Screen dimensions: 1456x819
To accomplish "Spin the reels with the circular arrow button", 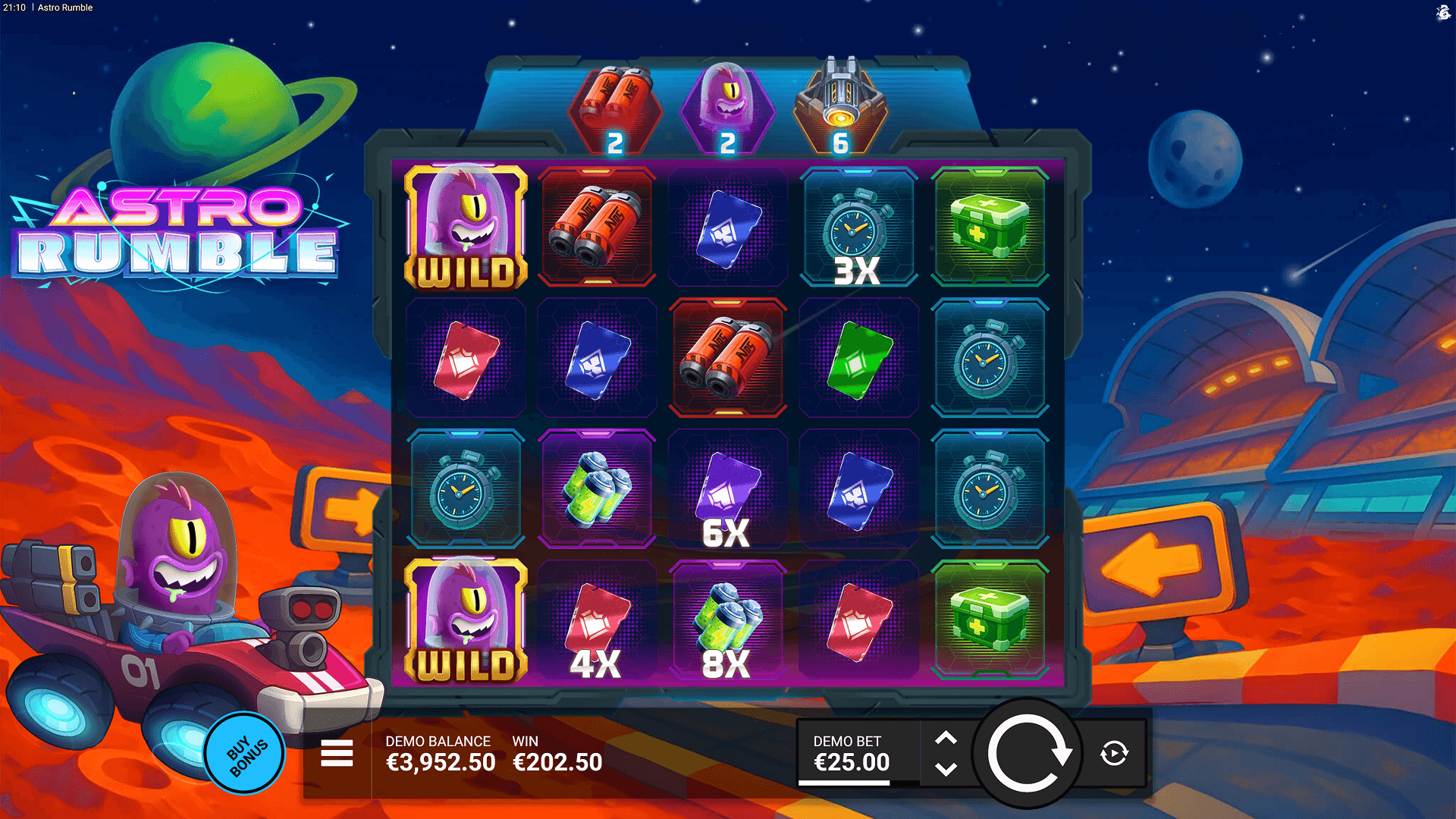I will tap(1028, 754).
